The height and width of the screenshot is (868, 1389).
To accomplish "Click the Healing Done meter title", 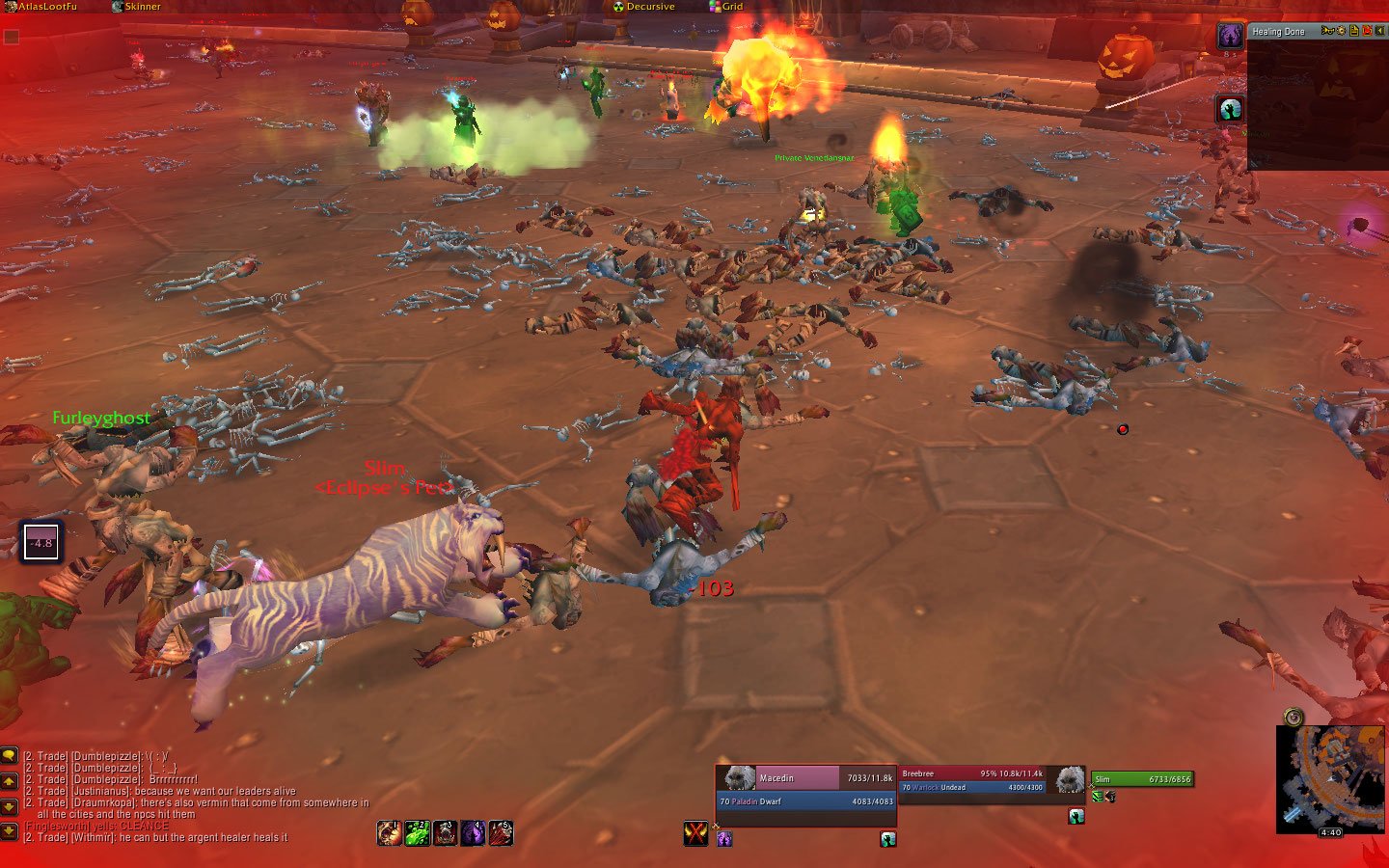I will pyautogui.click(x=1279, y=32).
